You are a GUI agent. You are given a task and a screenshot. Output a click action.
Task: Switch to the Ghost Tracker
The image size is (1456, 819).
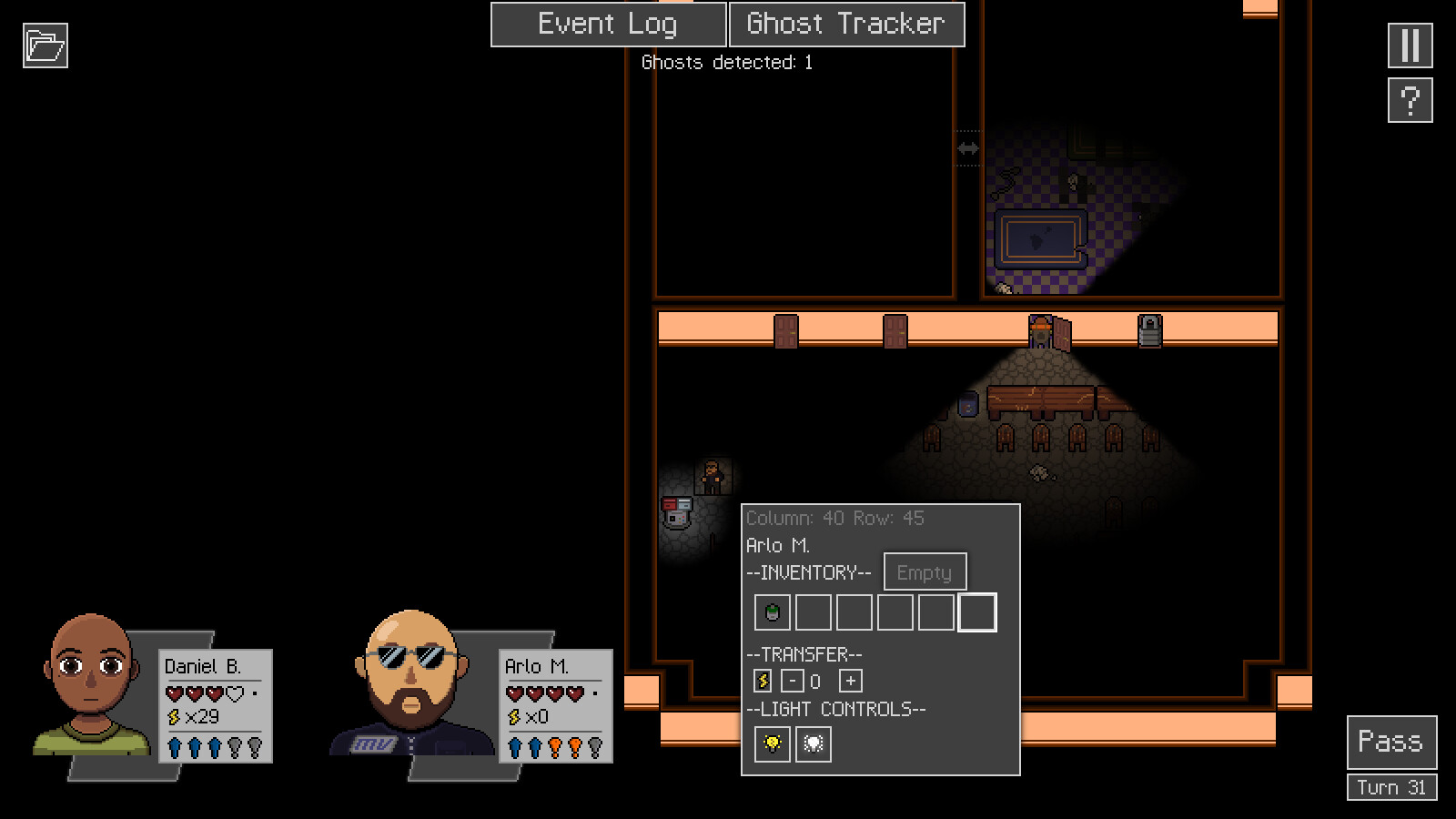point(846,24)
